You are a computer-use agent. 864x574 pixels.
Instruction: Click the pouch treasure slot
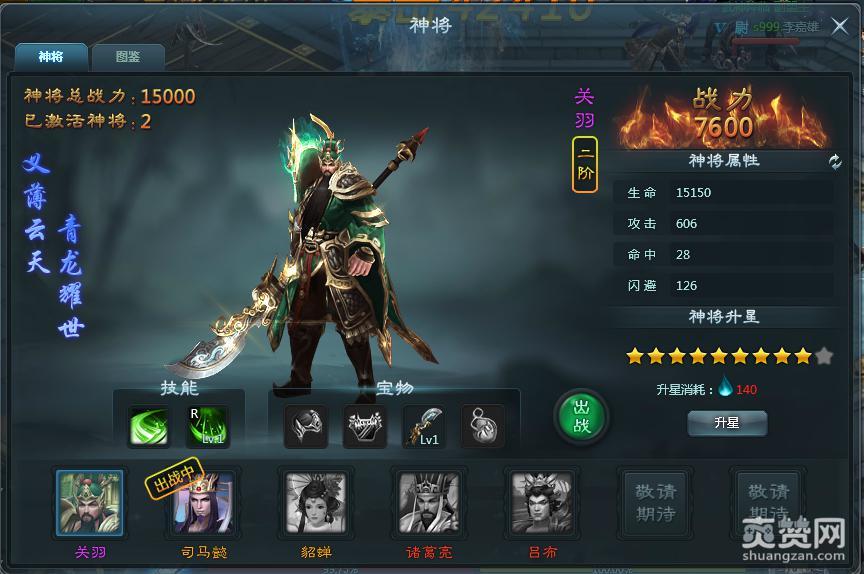(482, 427)
